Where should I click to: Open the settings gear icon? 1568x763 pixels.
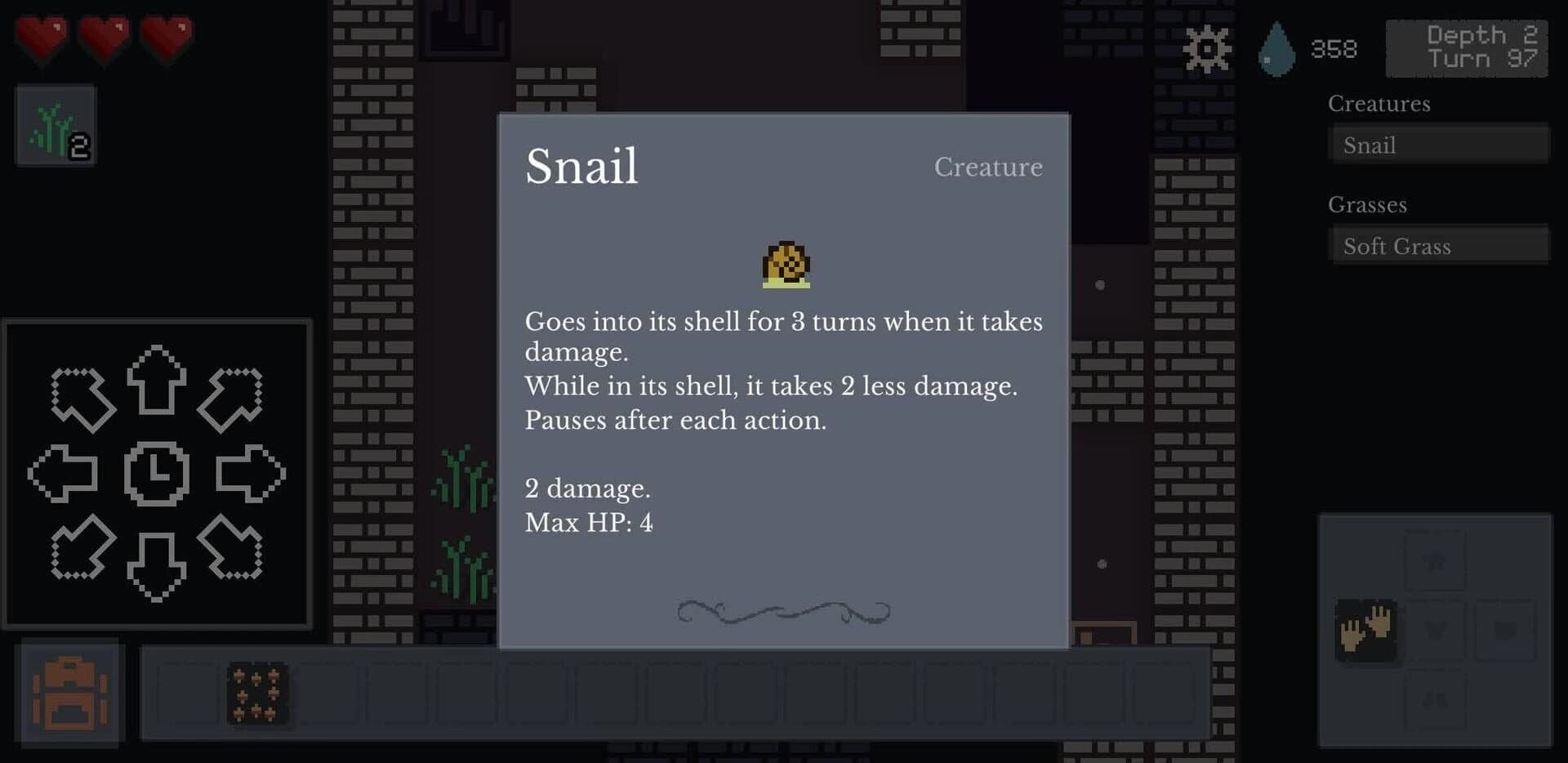pyautogui.click(x=1206, y=49)
